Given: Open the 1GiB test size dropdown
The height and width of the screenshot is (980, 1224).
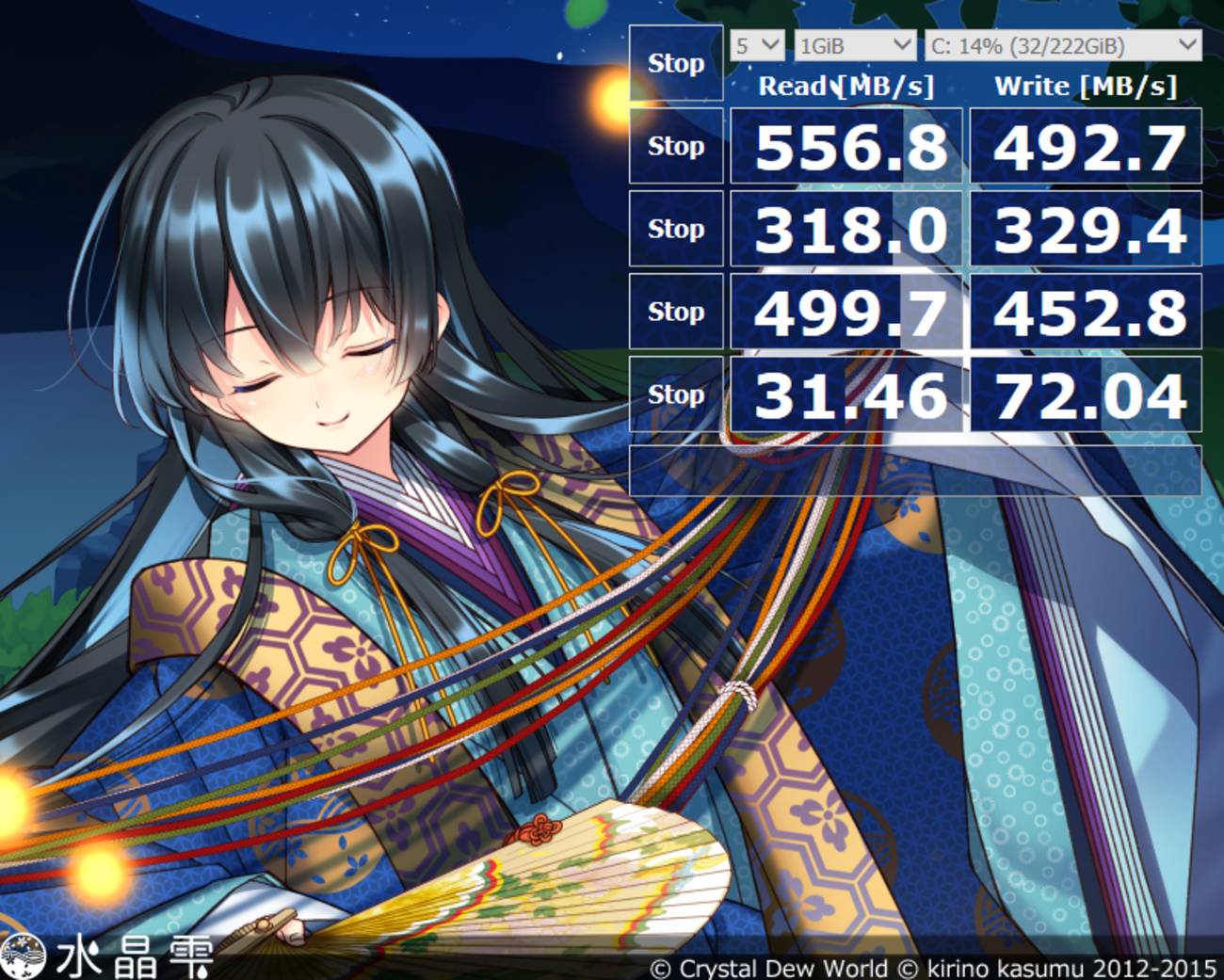Looking at the screenshot, I should pos(854,45).
